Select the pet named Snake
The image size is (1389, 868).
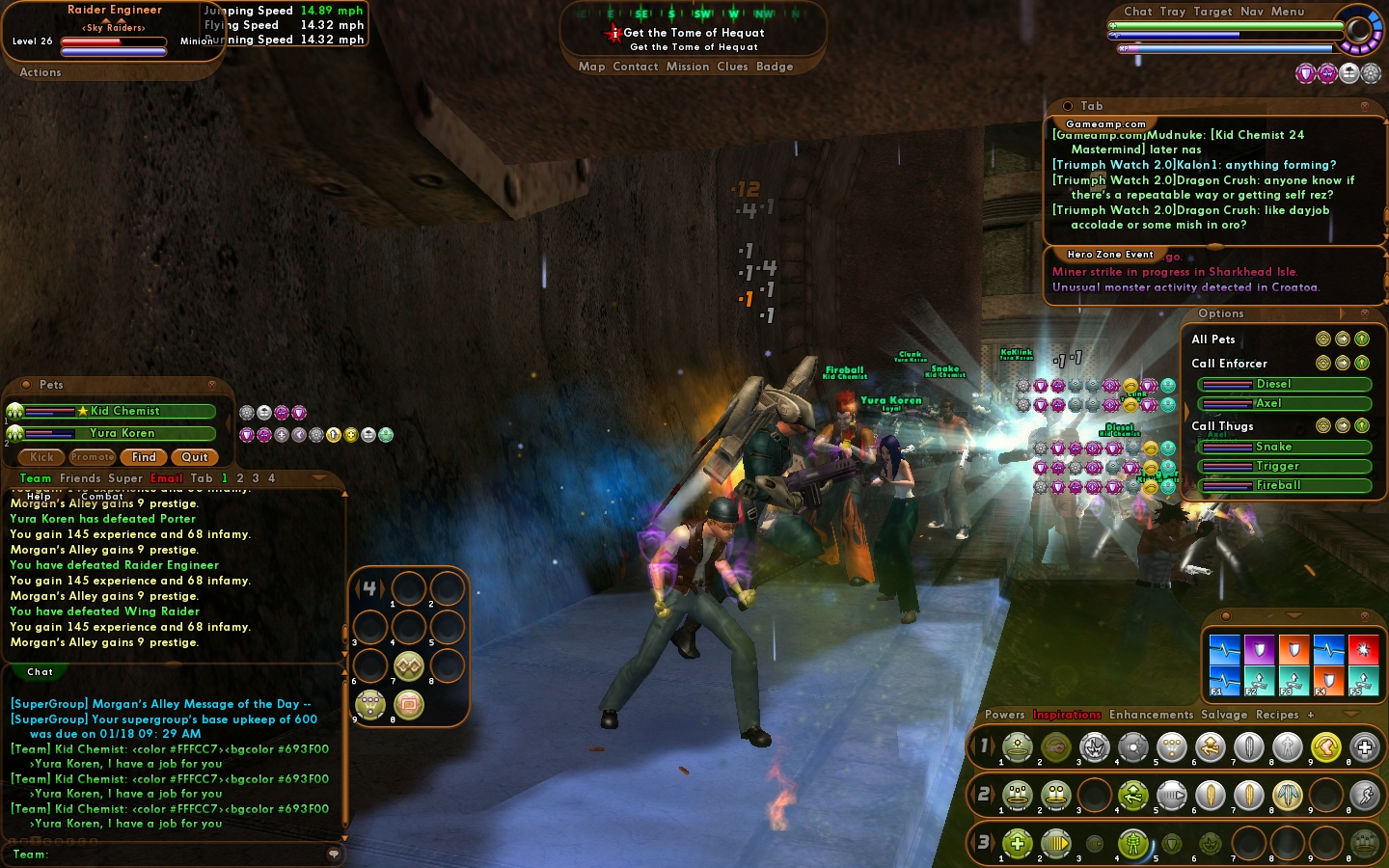pyautogui.click(x=1283, y=447)
